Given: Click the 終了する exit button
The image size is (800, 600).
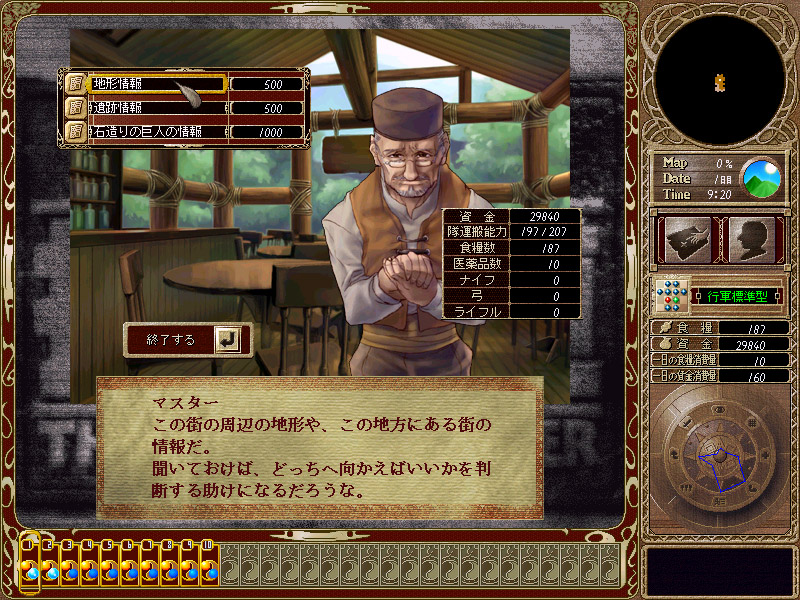Looking at the screenshot, I should 186,340.
